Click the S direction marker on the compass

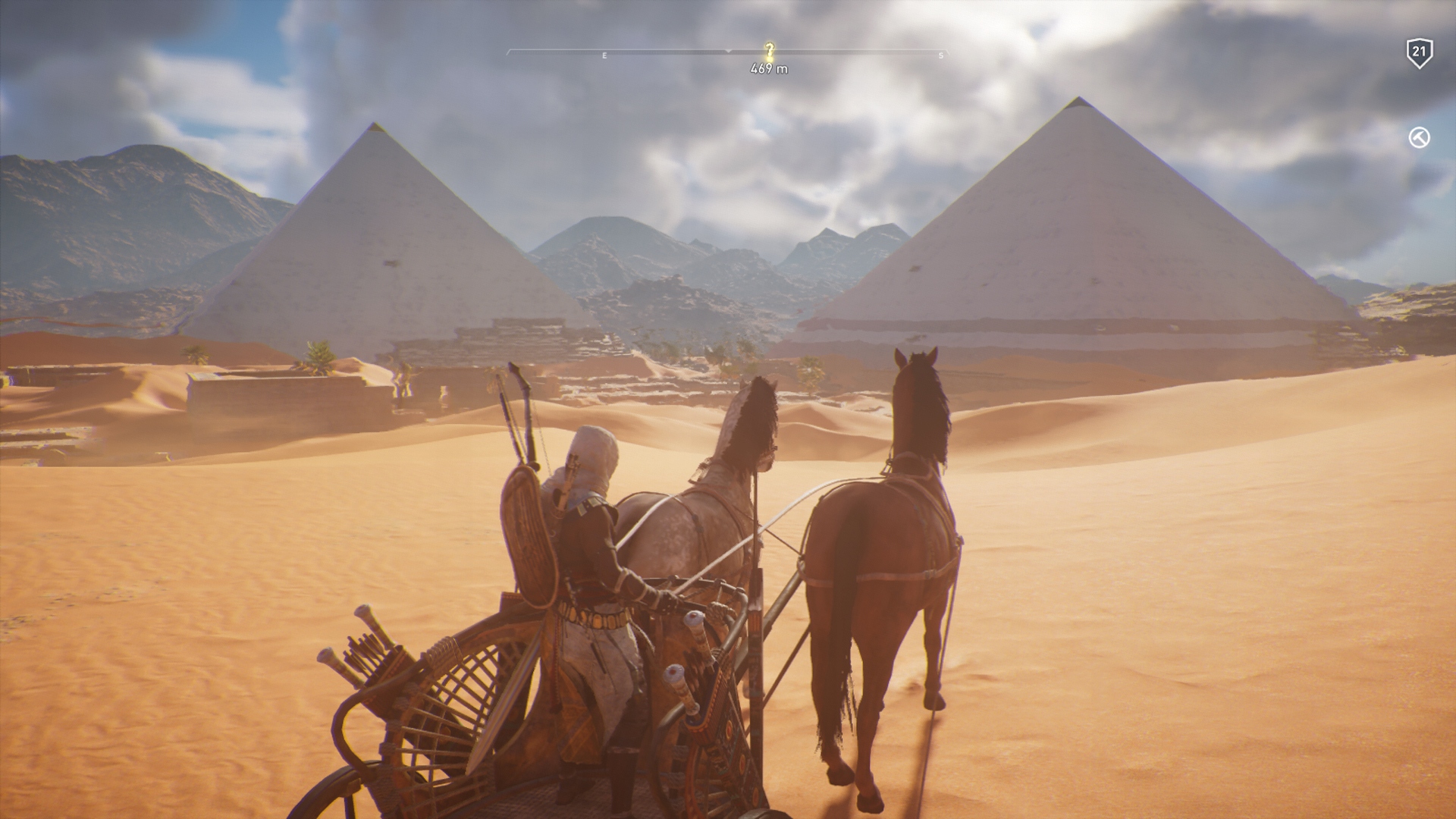(x=940, y=55)
